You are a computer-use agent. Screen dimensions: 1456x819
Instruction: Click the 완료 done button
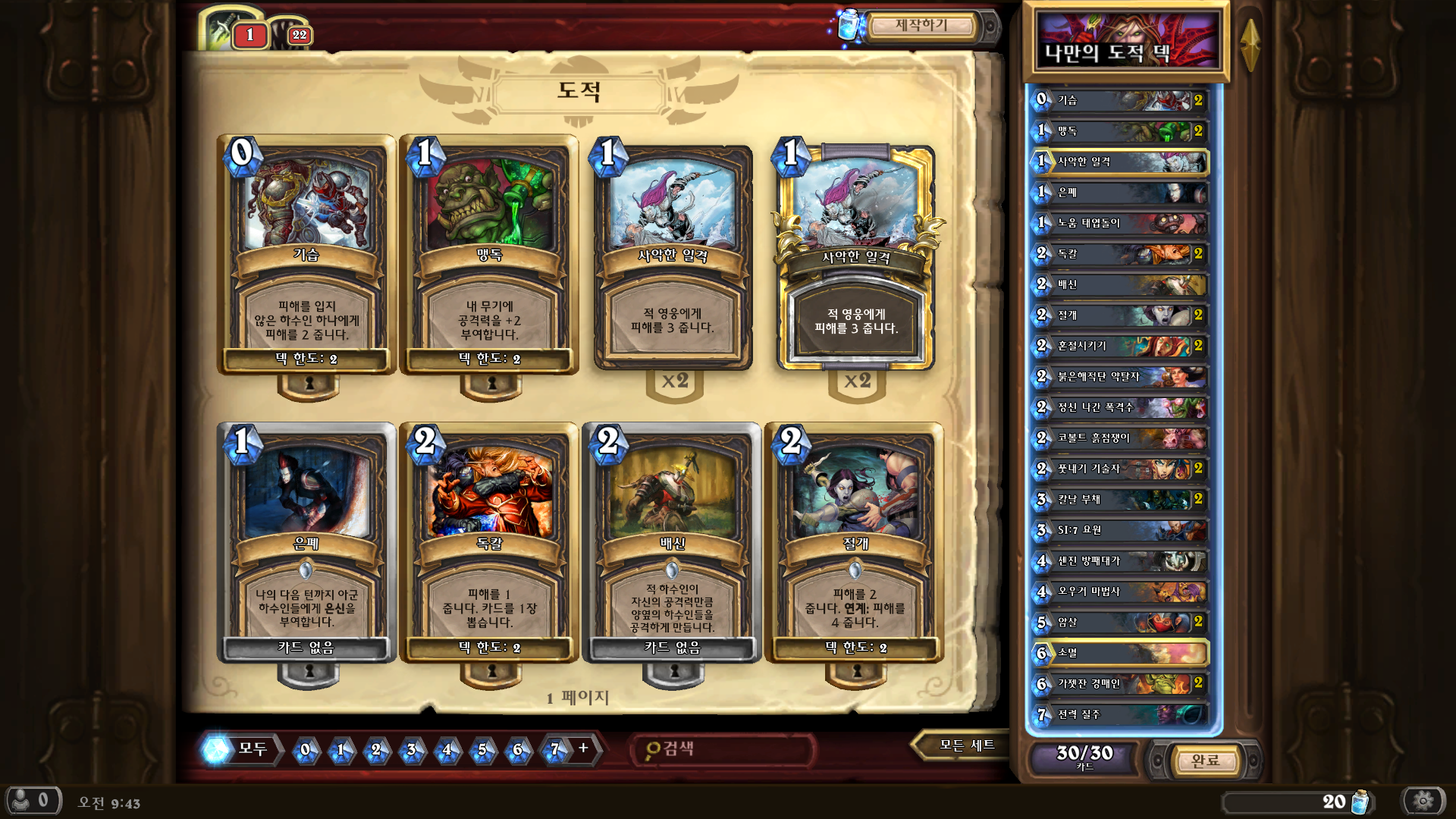pos(1205,761)
